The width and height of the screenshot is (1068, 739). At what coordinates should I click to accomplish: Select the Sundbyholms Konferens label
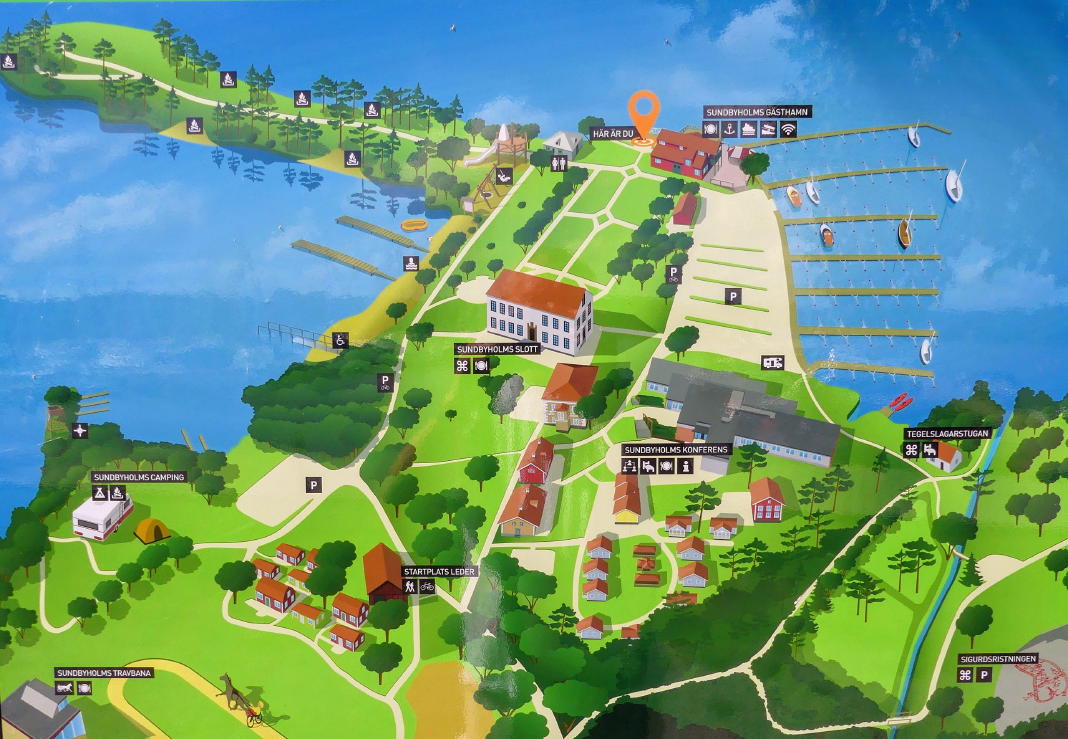(x=676, y=450)
